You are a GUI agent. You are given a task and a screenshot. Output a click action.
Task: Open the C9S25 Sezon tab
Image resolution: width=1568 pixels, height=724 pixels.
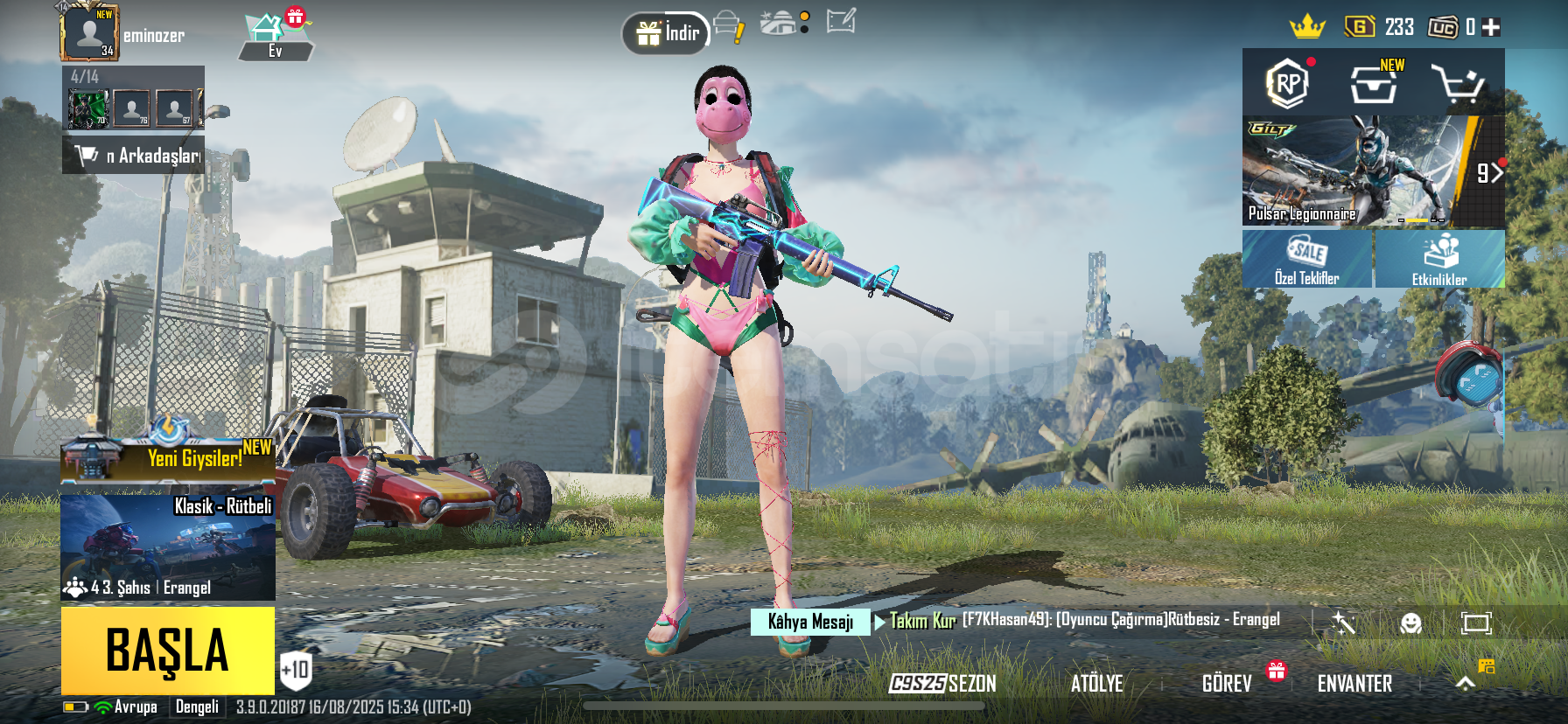click(x=942, y=683)
